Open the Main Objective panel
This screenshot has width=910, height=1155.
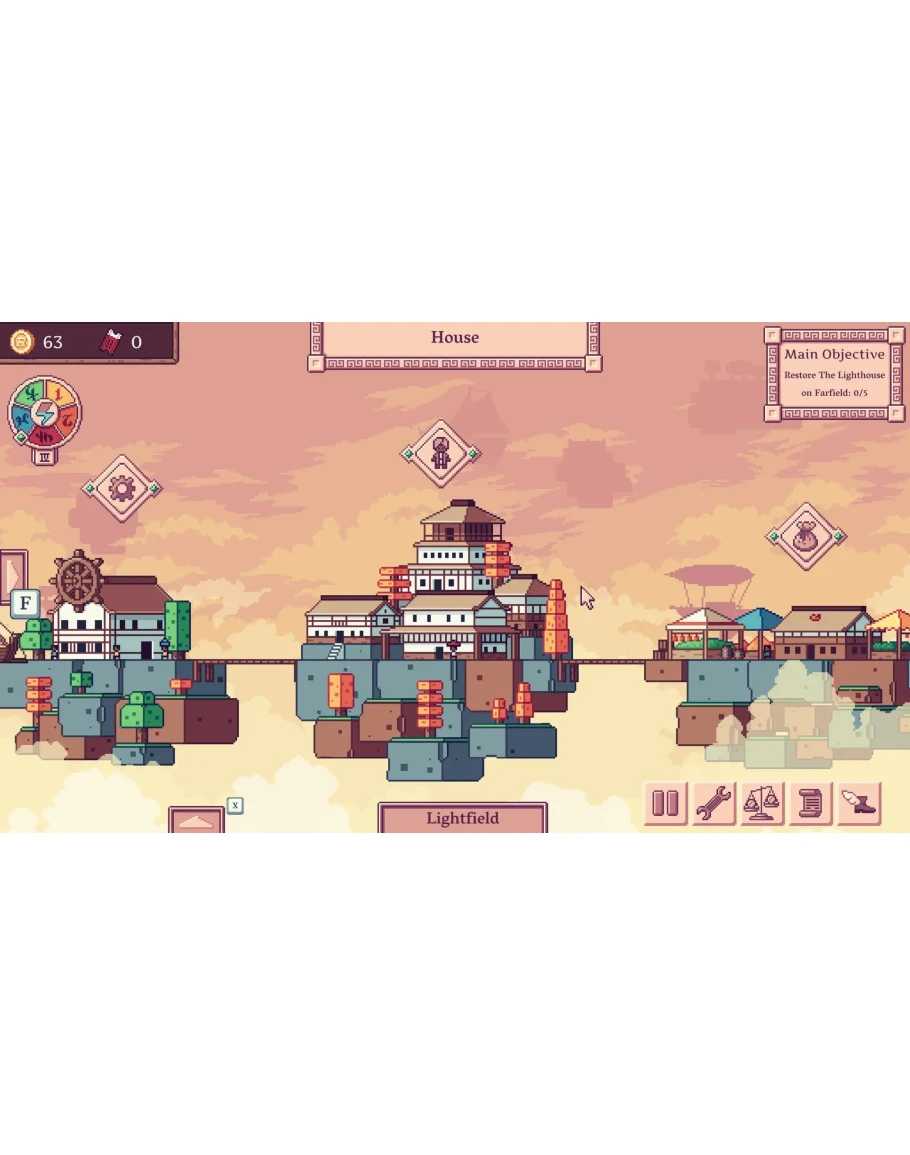tap(834, 374)
